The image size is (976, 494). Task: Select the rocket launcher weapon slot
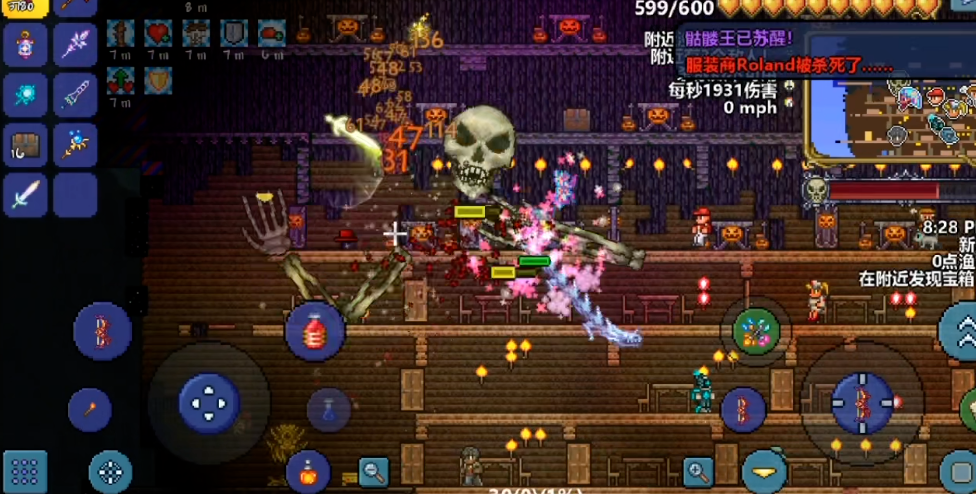coord(75,95)
